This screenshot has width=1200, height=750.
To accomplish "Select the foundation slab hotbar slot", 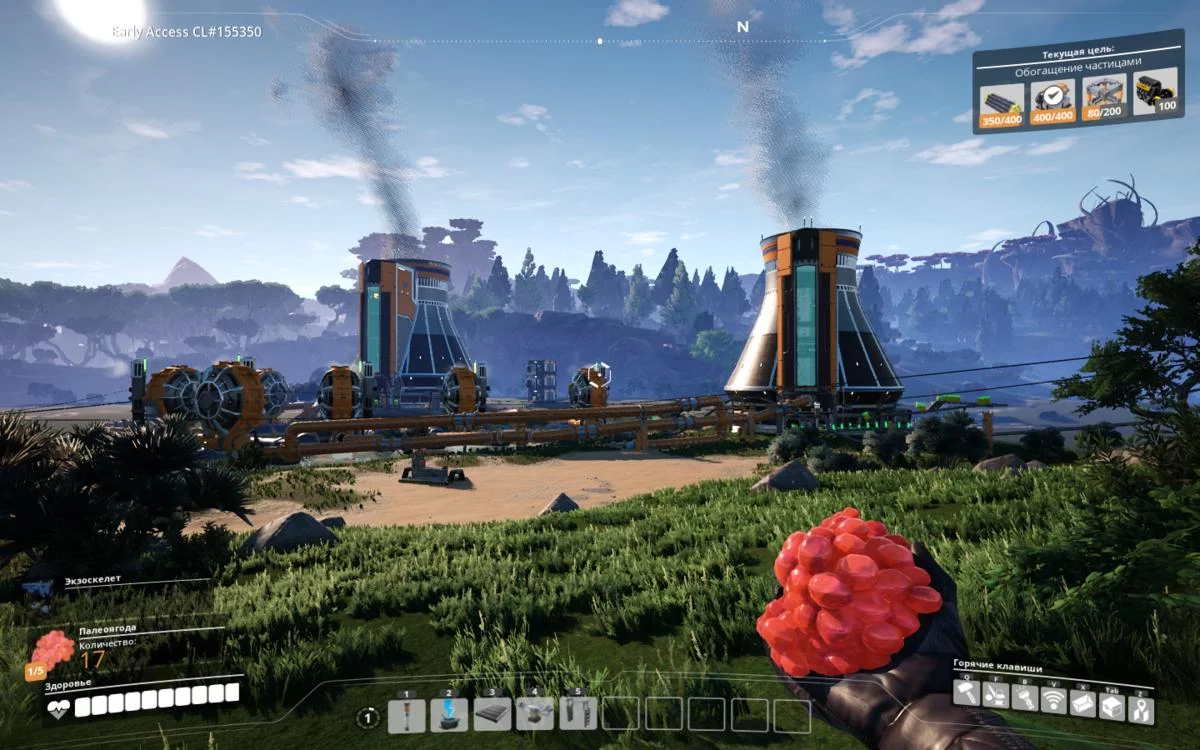I will coord(492,714).
